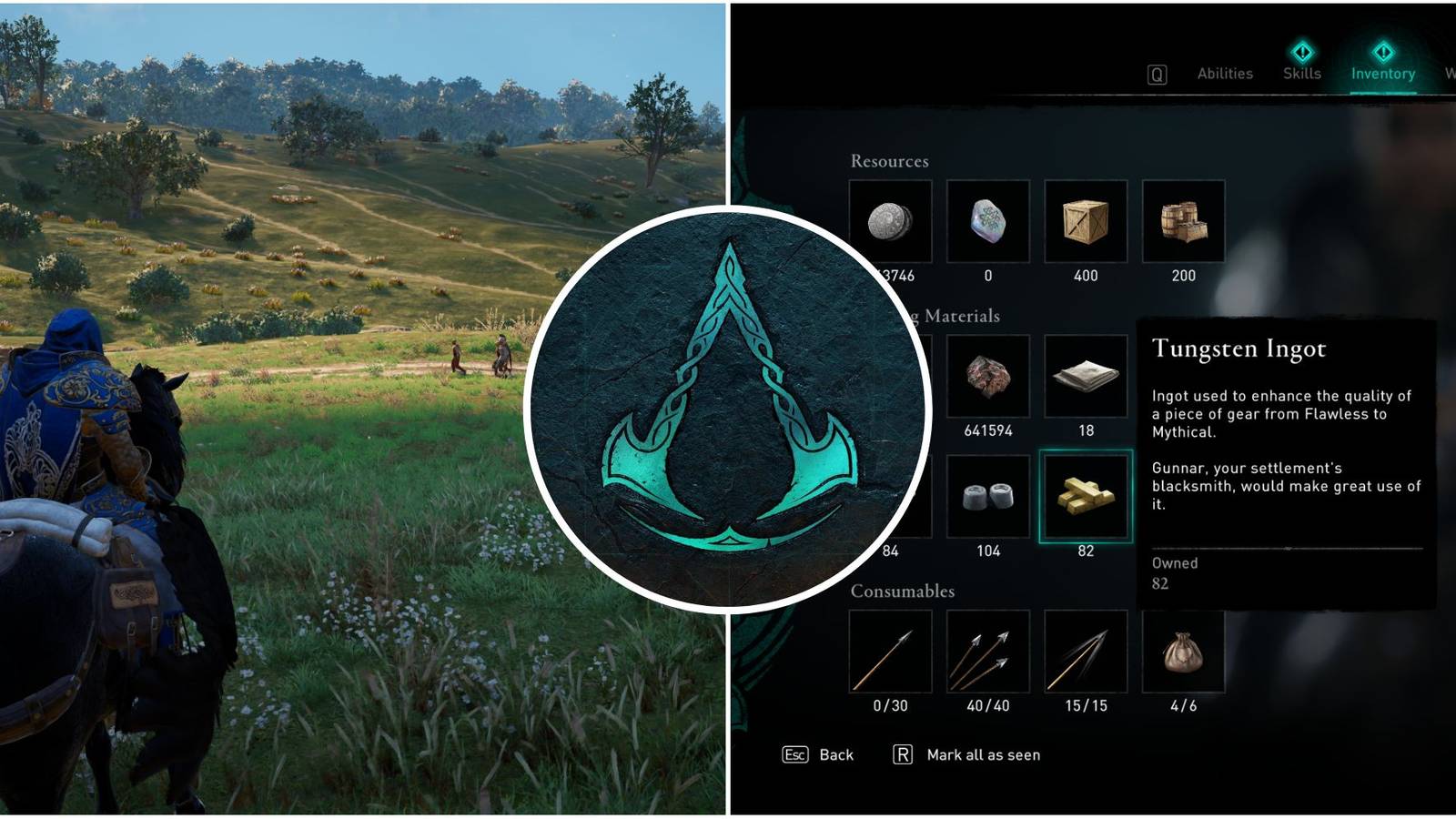The image size is (1456, 819).
Task: Select the single hunter arrow consumable
Action: click(889, 653)
